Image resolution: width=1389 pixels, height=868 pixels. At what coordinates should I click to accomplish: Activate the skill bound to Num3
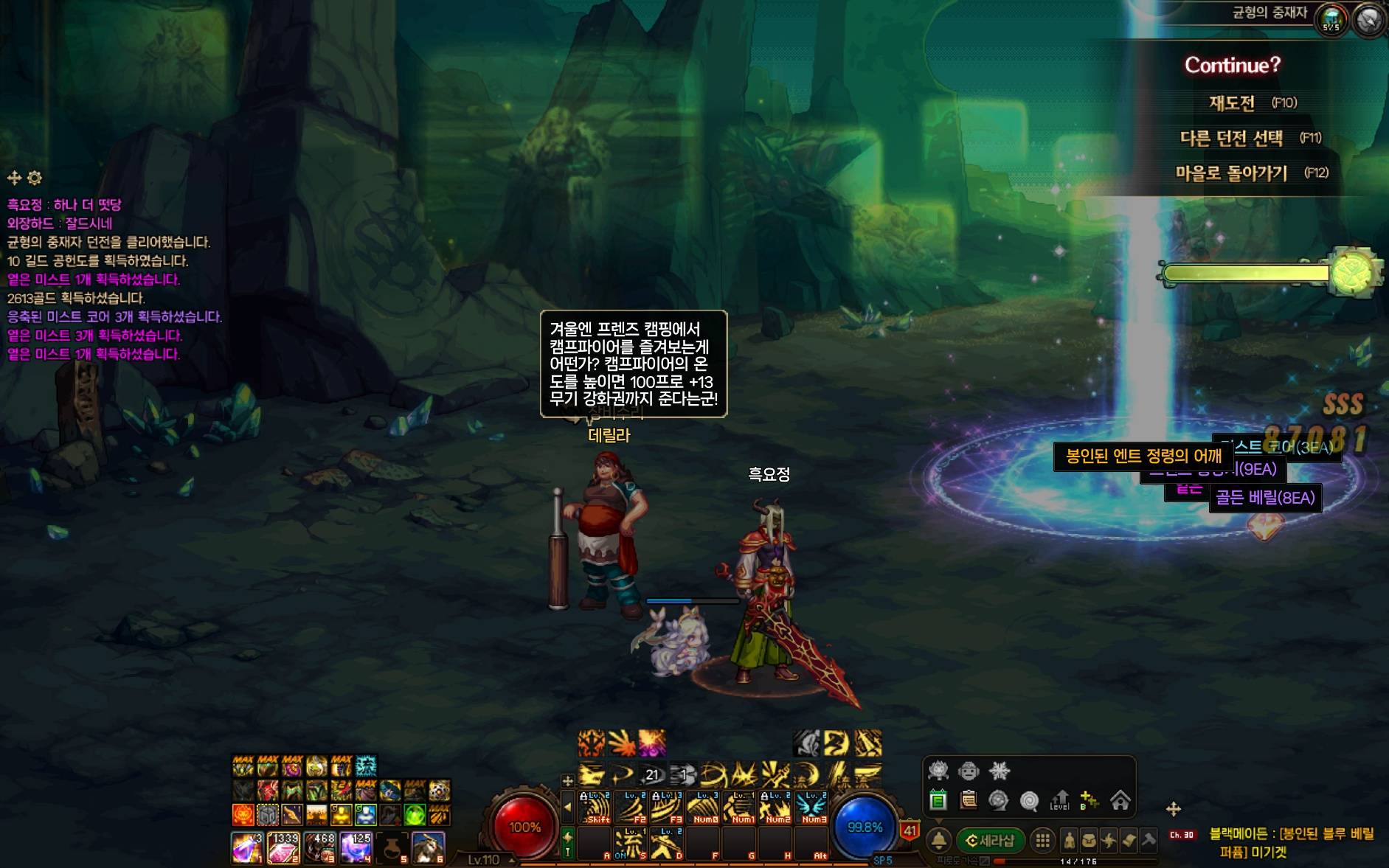pyautogui.click(x=813, y=808)
